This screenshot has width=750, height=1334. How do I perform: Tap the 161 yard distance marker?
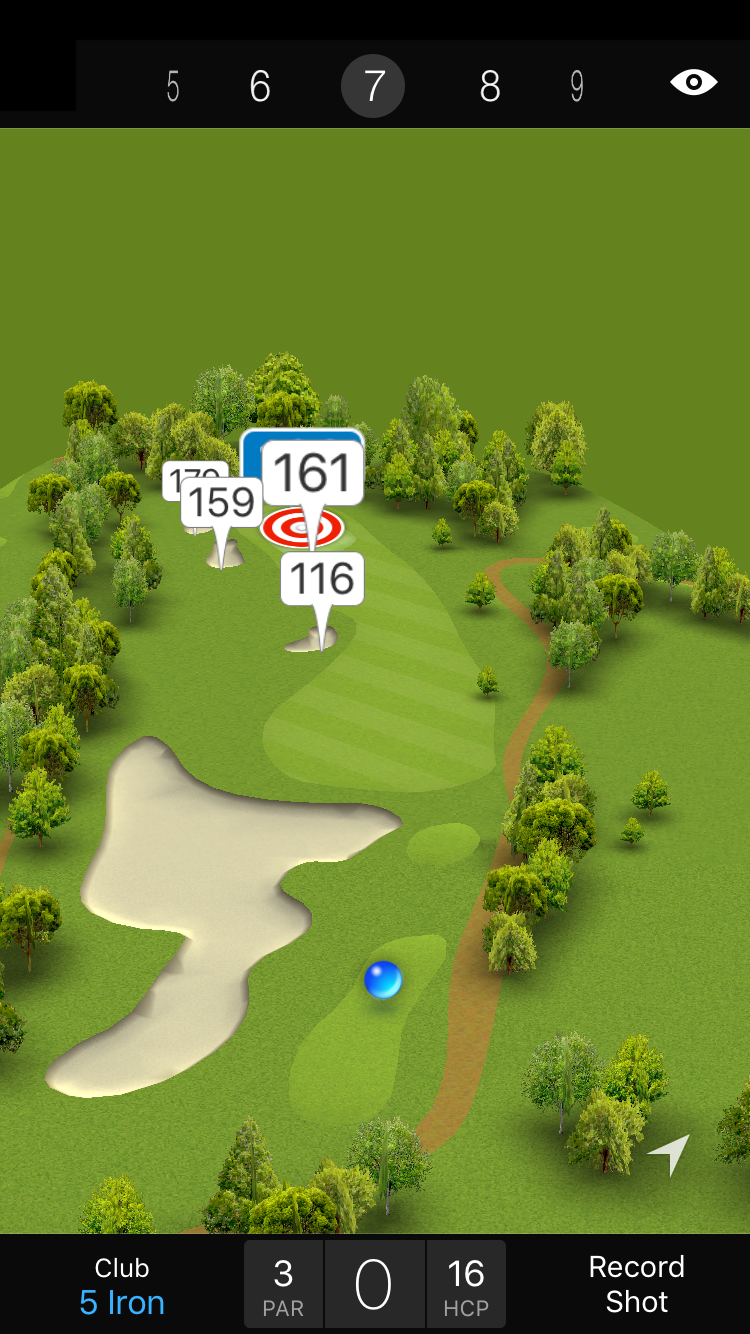click(312, 473)
